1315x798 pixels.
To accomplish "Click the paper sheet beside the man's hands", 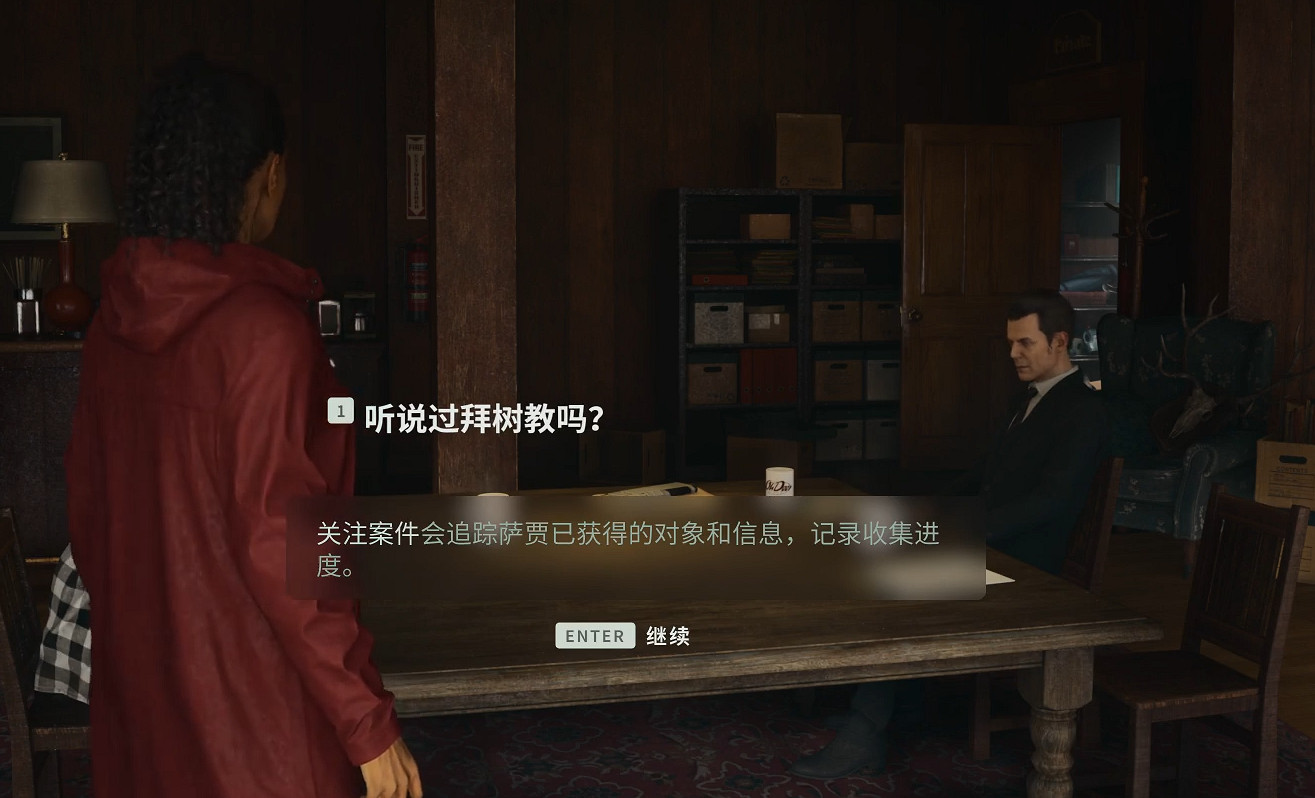I will pyautogui.click(x=995, y=577).
